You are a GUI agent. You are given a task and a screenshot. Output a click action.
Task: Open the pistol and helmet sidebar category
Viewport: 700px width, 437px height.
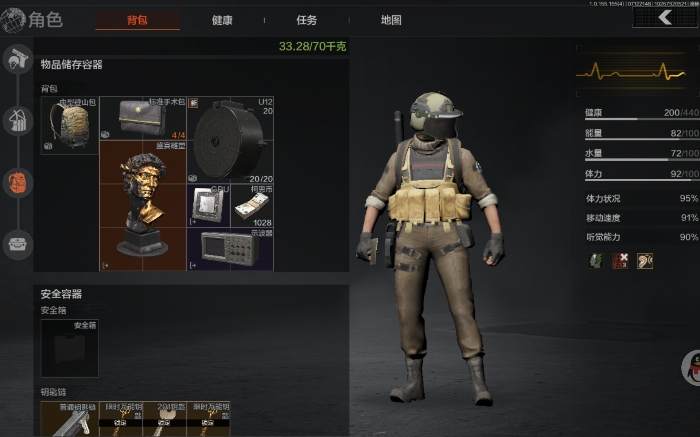[x=17, y=61]
